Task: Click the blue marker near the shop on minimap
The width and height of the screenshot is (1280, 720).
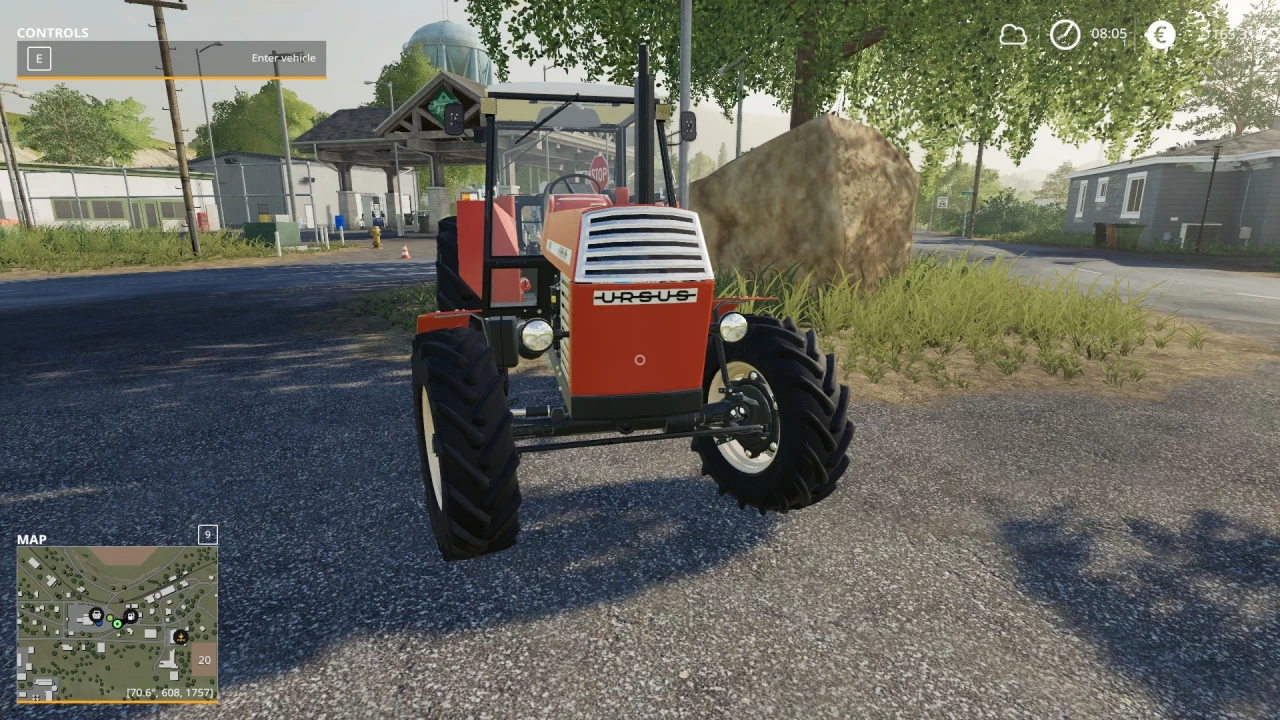Action: [99, 623]
